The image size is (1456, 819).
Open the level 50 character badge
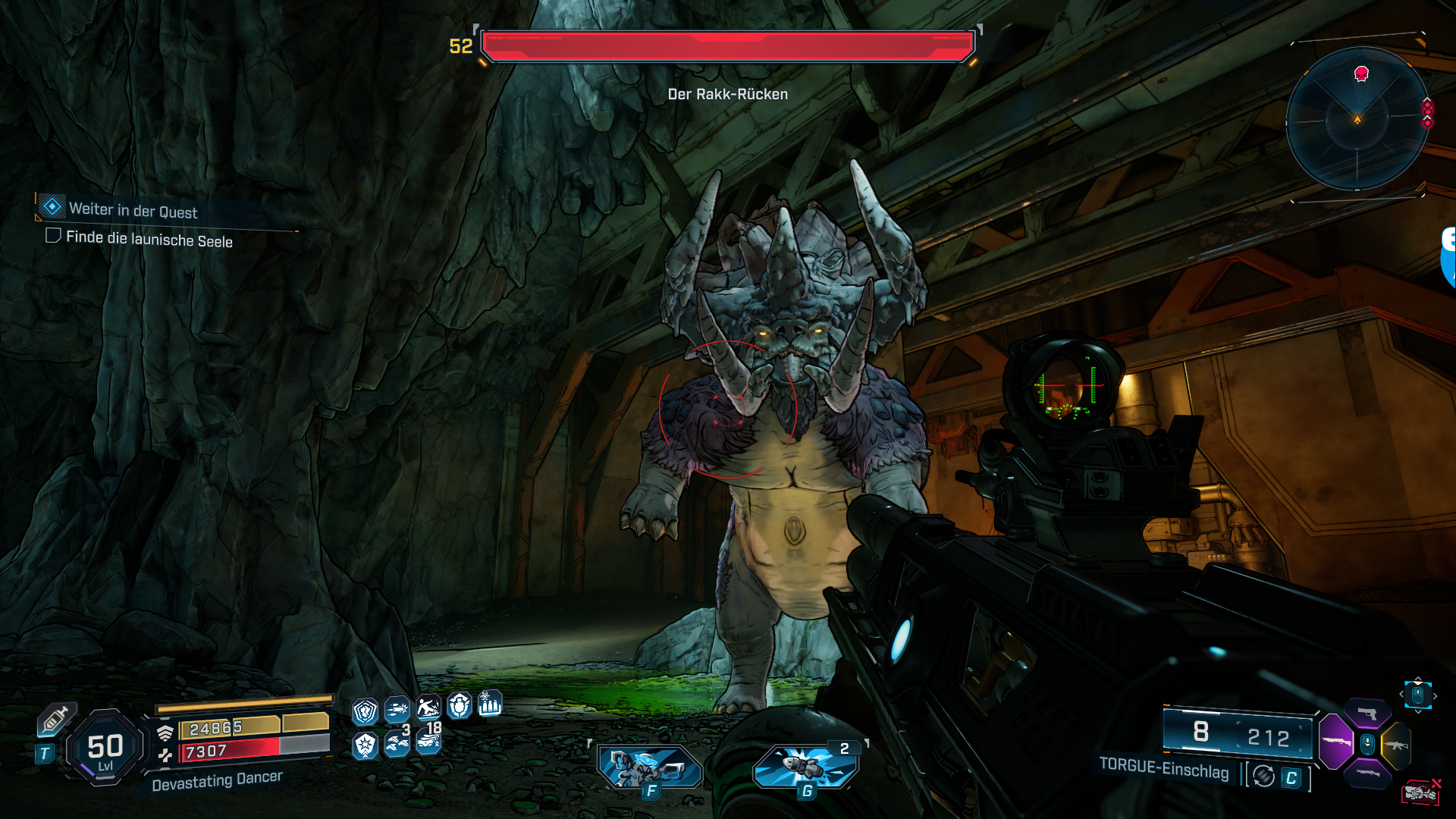105,748
